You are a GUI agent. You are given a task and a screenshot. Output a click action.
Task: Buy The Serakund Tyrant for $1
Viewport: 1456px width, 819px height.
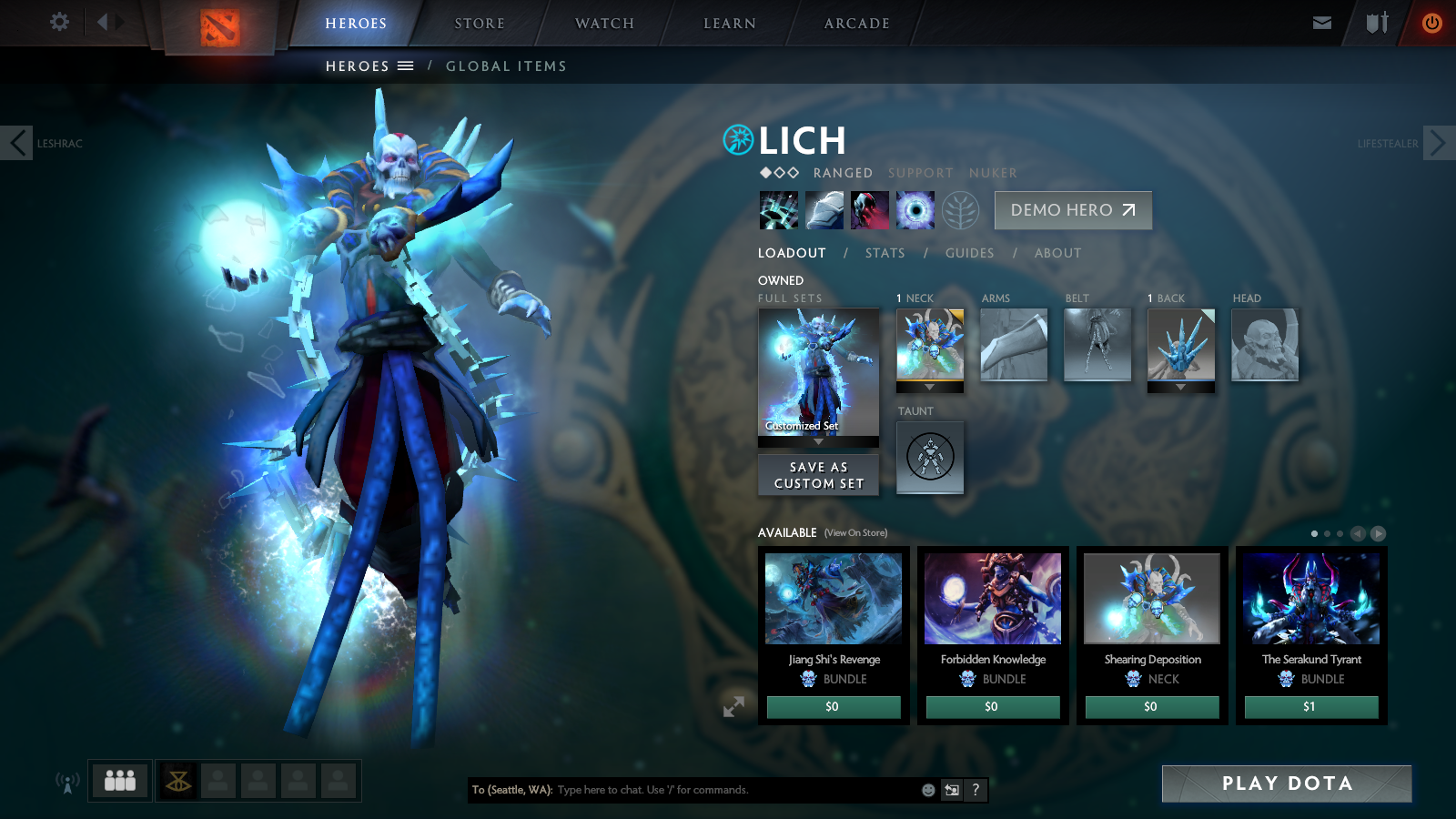(1310, 707)
